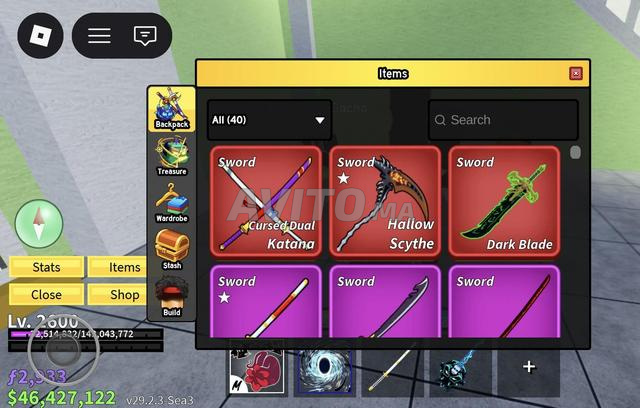Click the plus hotbar slot
This screenshot has width=640, height=408.
[529, 367]
